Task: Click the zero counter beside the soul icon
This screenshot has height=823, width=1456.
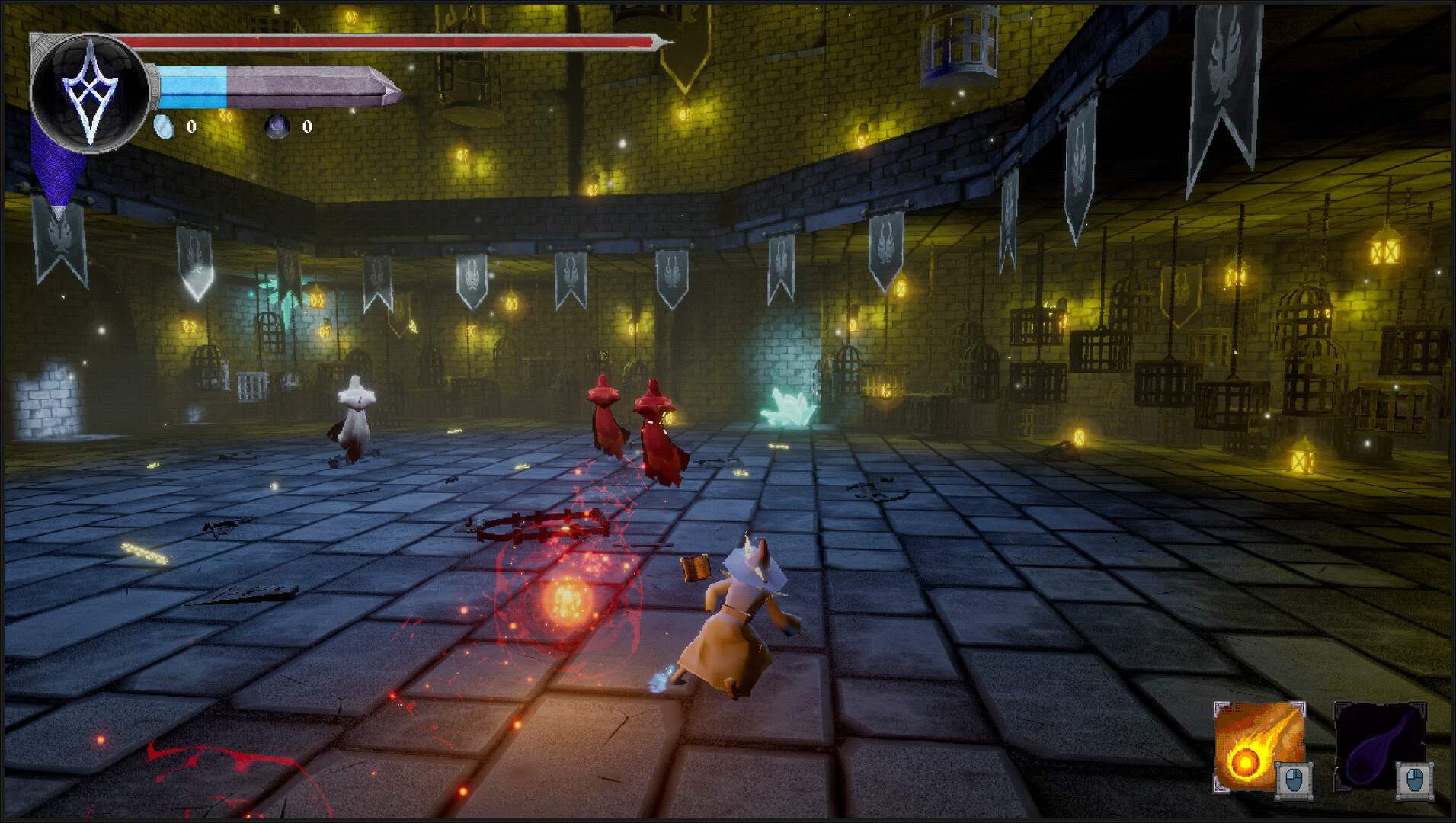Action: pyautogui.click(x=307, y=128)
